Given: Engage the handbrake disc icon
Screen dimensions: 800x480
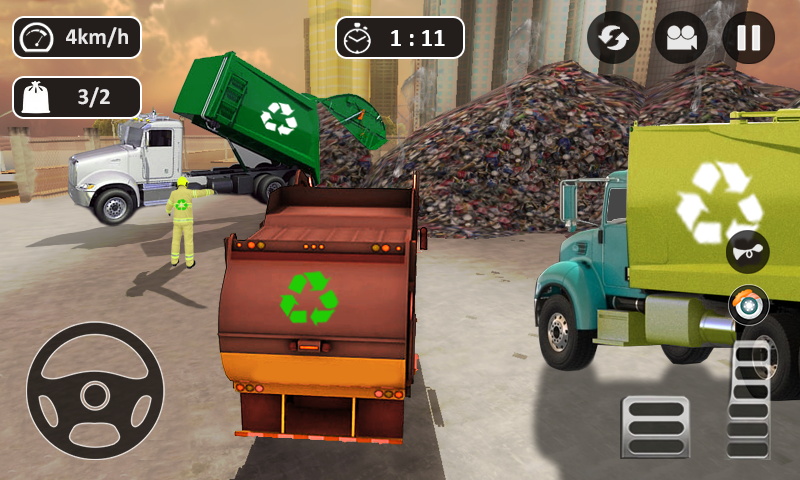Looking at the screenshot, I should [x=748, y=304].
